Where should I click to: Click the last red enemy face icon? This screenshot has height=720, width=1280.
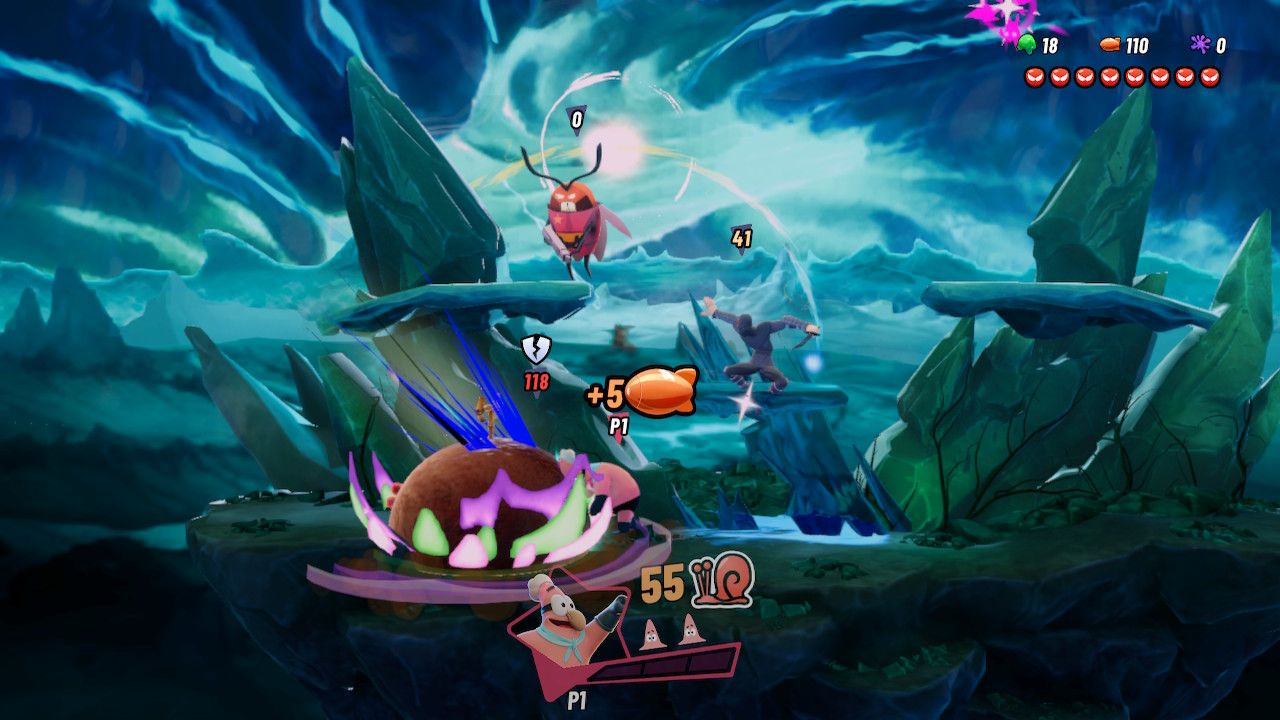point(1208,76)
